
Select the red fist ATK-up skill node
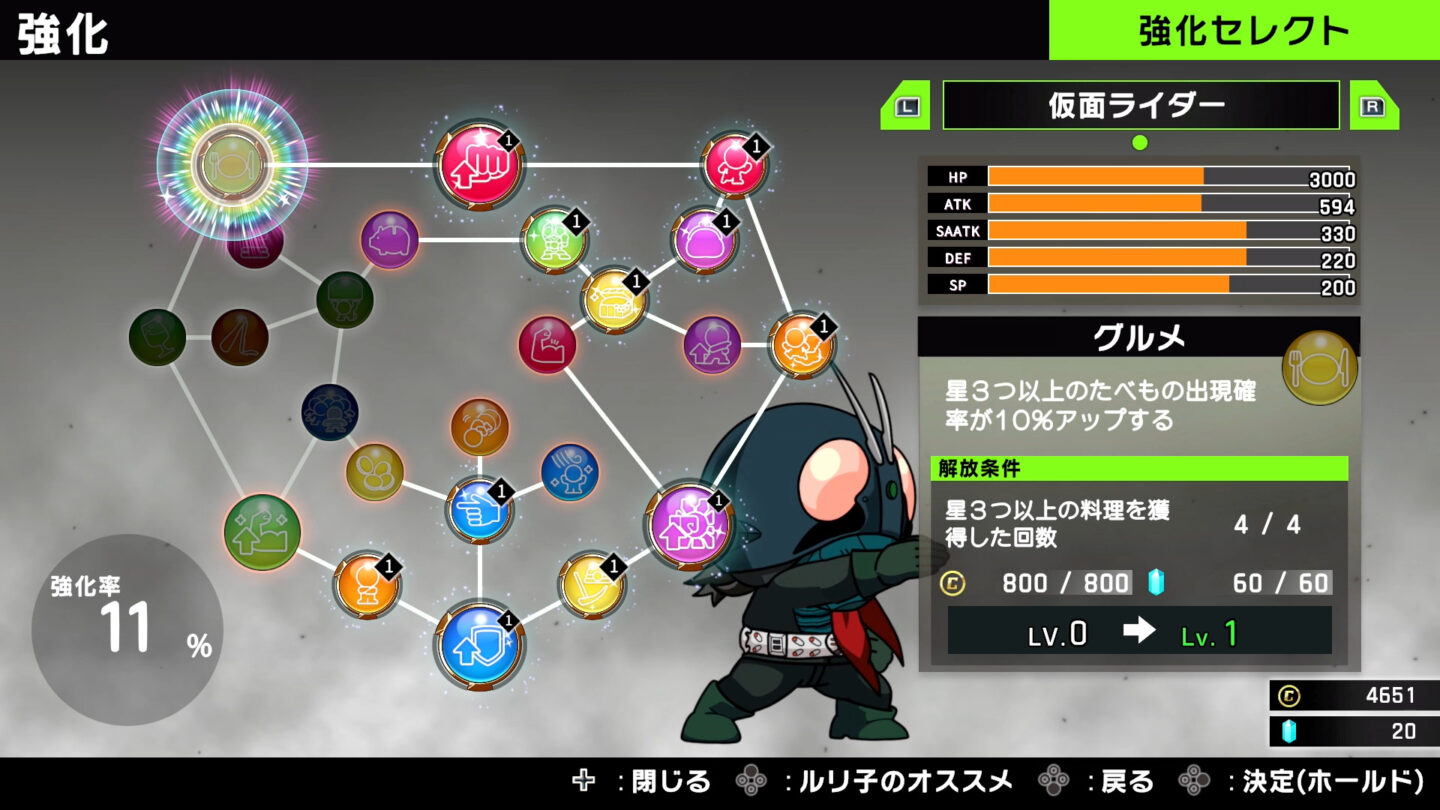[478, 165]
